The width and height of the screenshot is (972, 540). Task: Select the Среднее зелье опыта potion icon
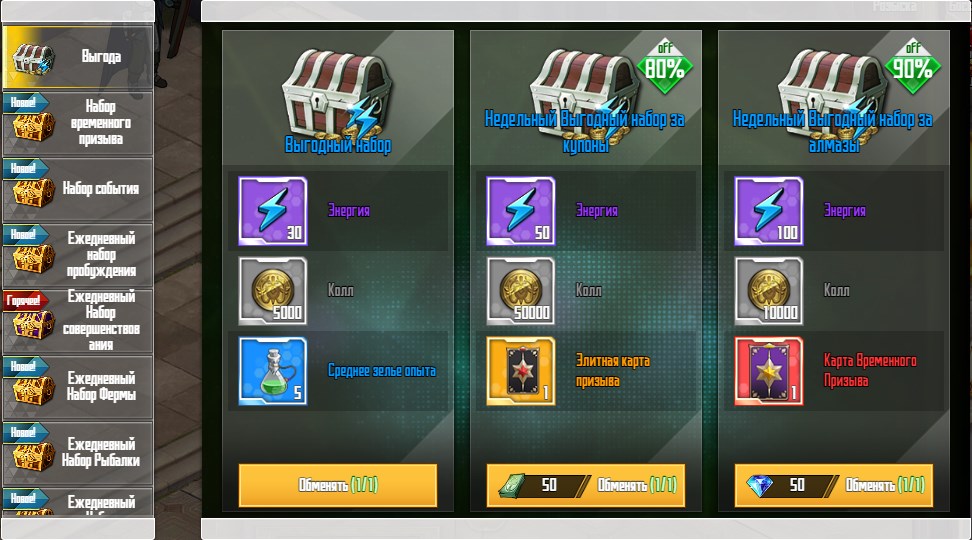tap(272, 371)
